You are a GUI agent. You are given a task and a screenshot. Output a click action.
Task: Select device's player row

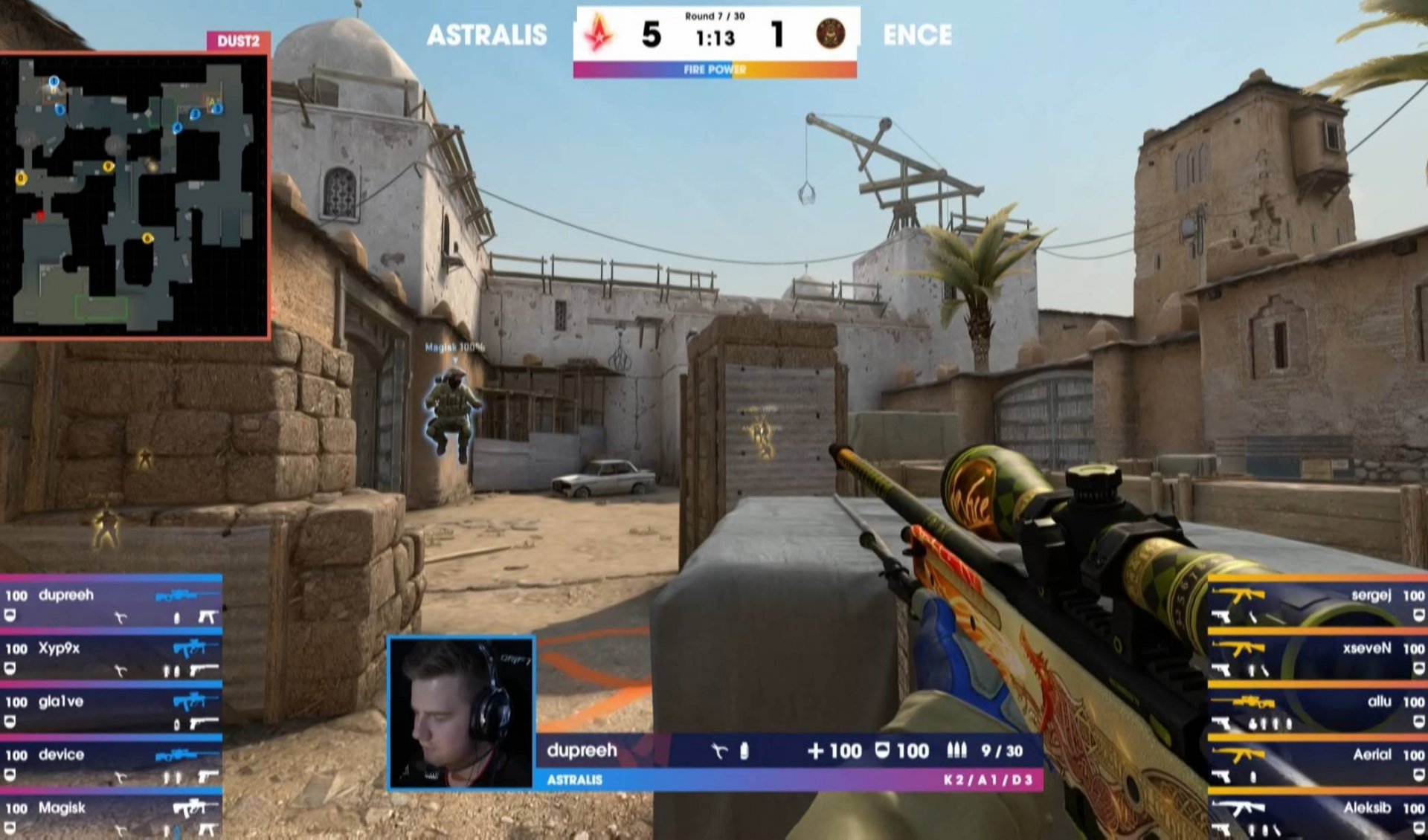112,764
